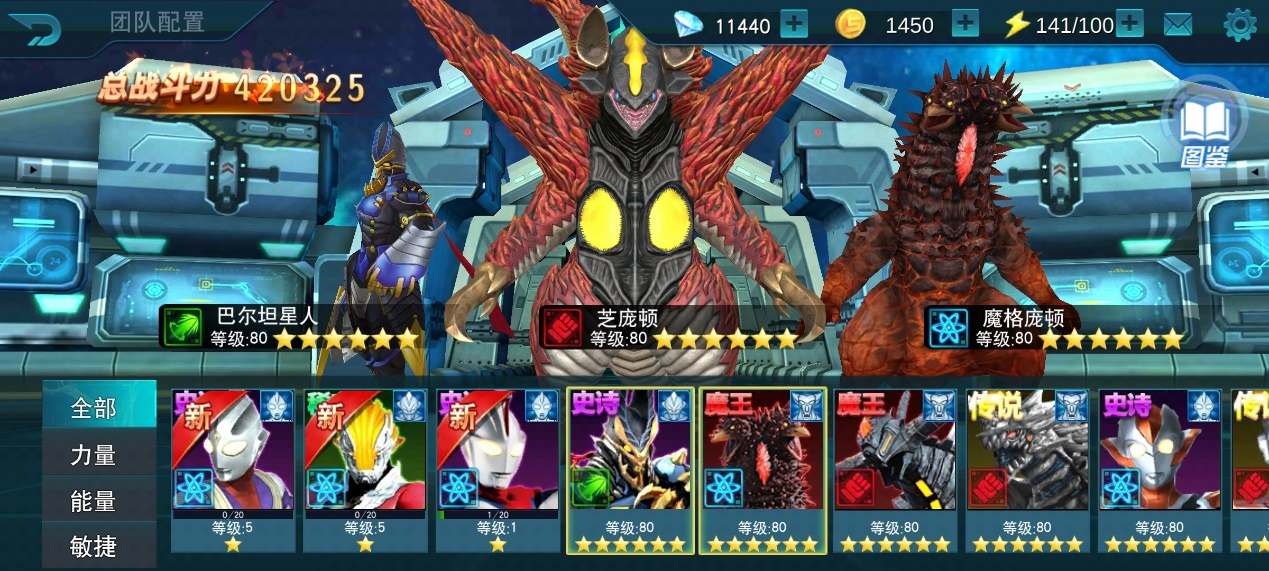The image size is (1269, 571).
Task: Click the 巴尔坦星人 team nameplate
Action: tap(290, 327)
